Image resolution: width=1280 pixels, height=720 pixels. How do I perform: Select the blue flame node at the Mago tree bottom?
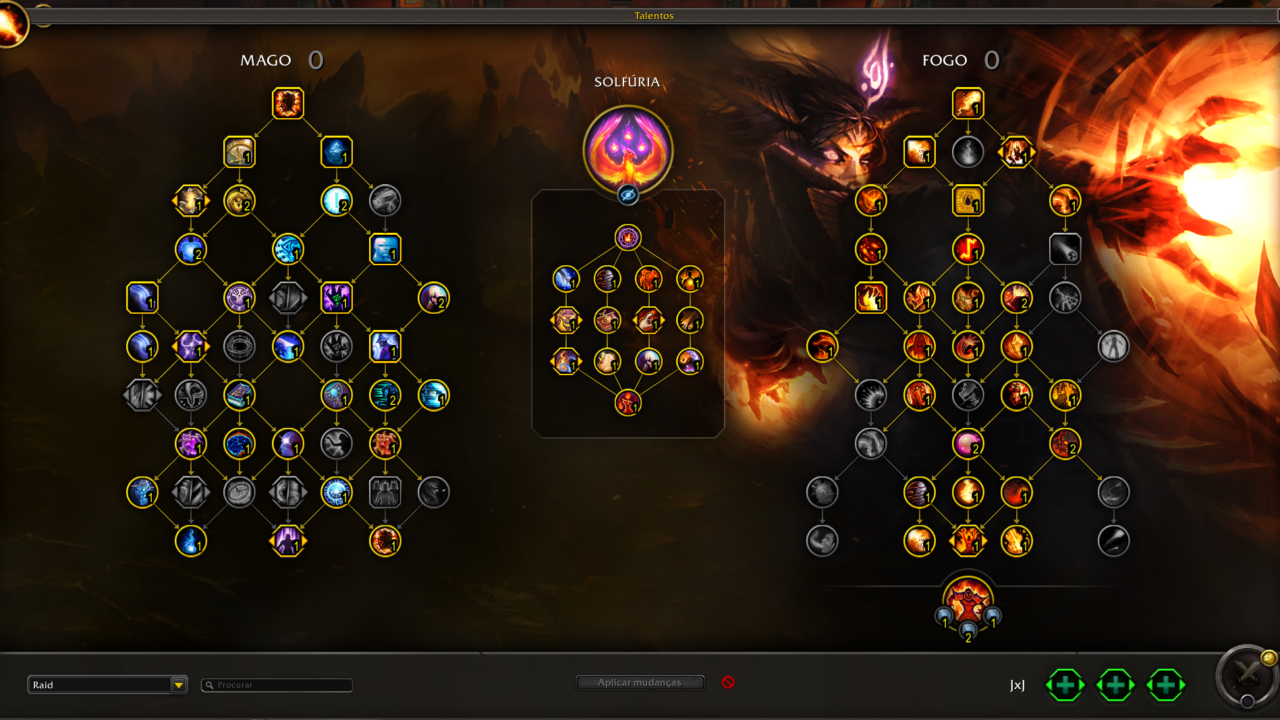click(x=191, y=541)
